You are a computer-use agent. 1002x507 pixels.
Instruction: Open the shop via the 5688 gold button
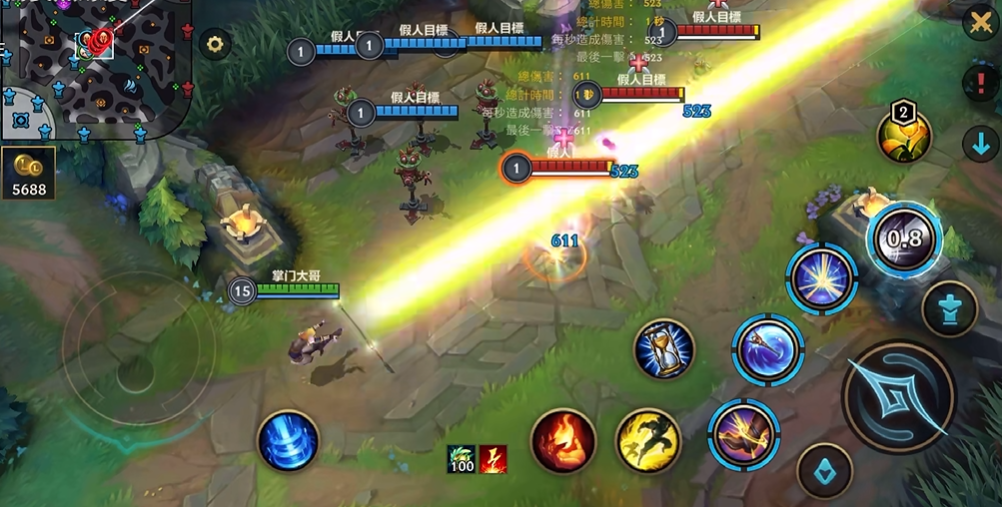pyautogui.click(x=28, y=174)
